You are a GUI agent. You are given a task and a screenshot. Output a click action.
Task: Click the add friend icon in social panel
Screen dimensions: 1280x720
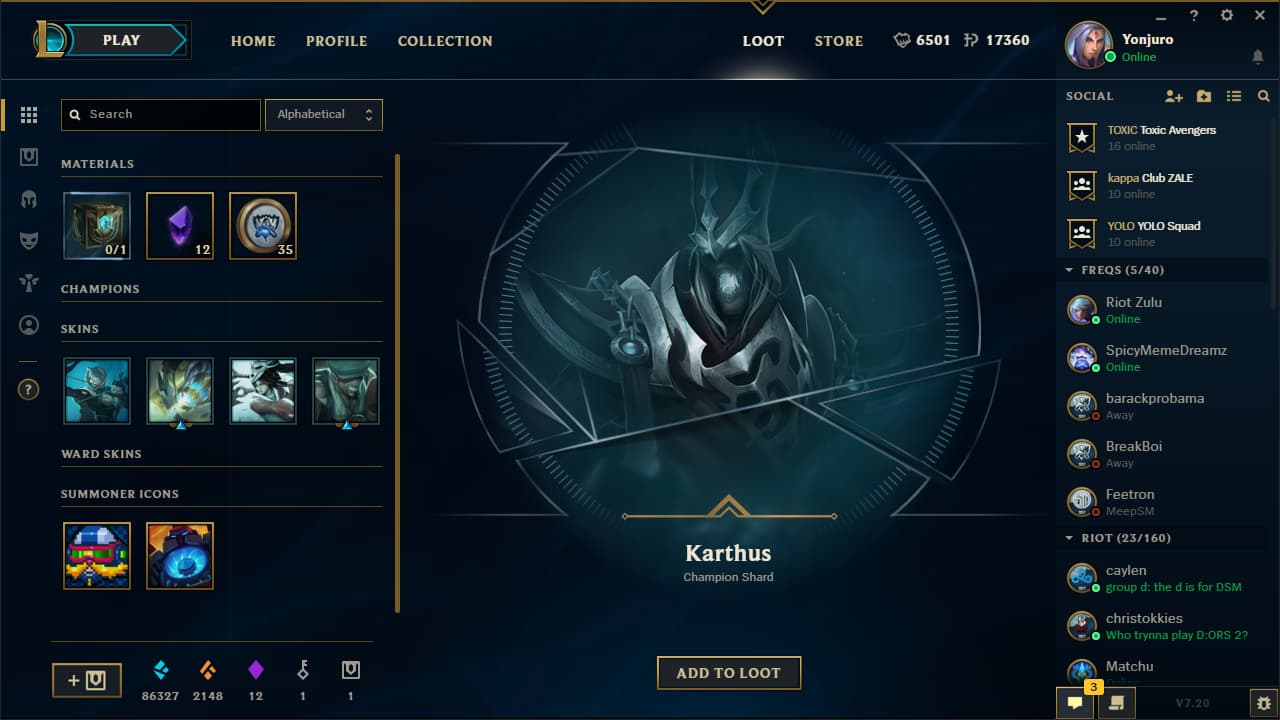1173,96
